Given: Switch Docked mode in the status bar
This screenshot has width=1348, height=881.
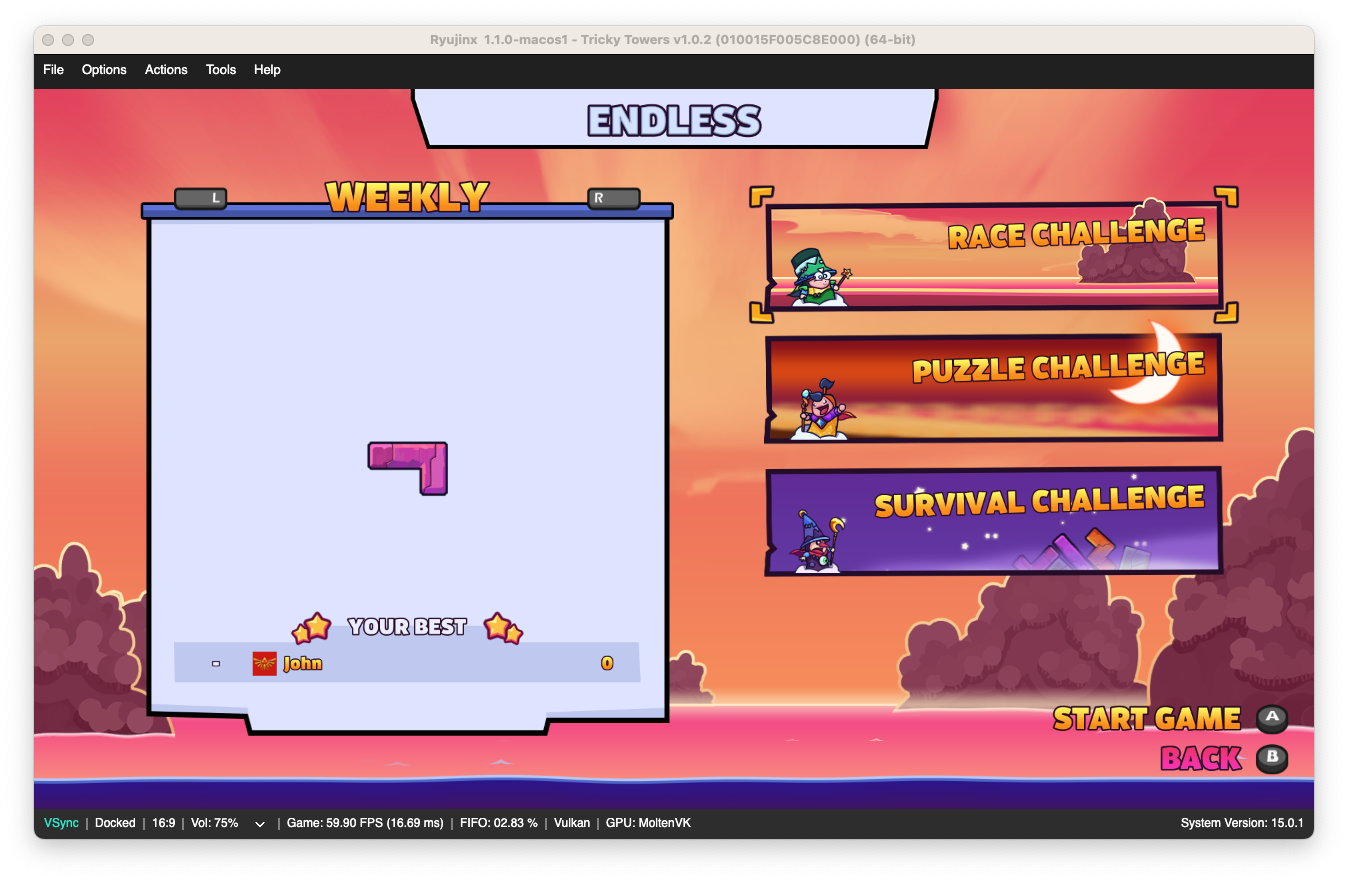Looking at the screenshot, I should [115, 823].
